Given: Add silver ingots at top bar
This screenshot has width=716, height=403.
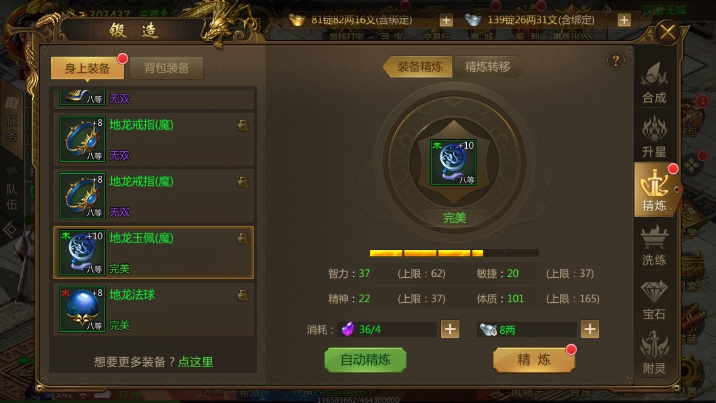Looking at the screenshot, I should [x=624, y=20].
